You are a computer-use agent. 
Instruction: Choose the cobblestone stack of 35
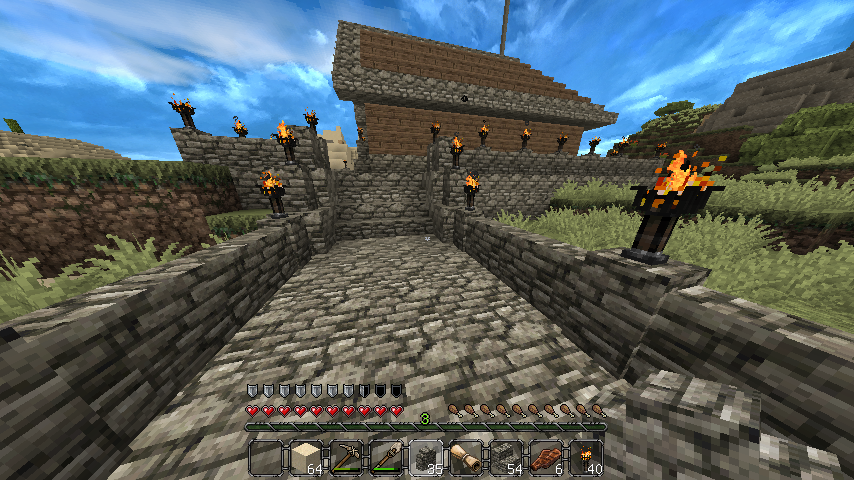(426, 457)
